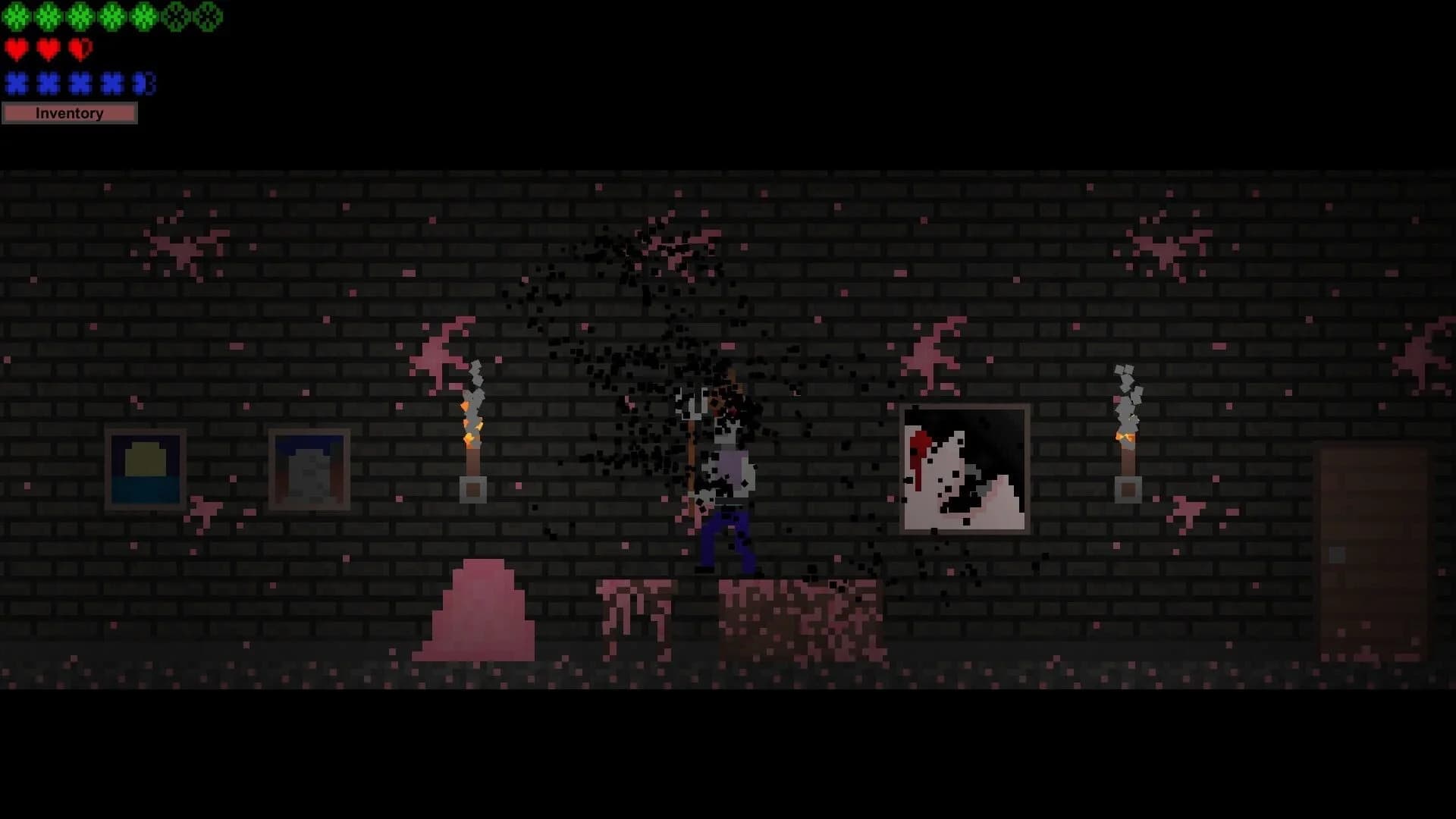Open the Inventory panel

(x=70, y=113)
